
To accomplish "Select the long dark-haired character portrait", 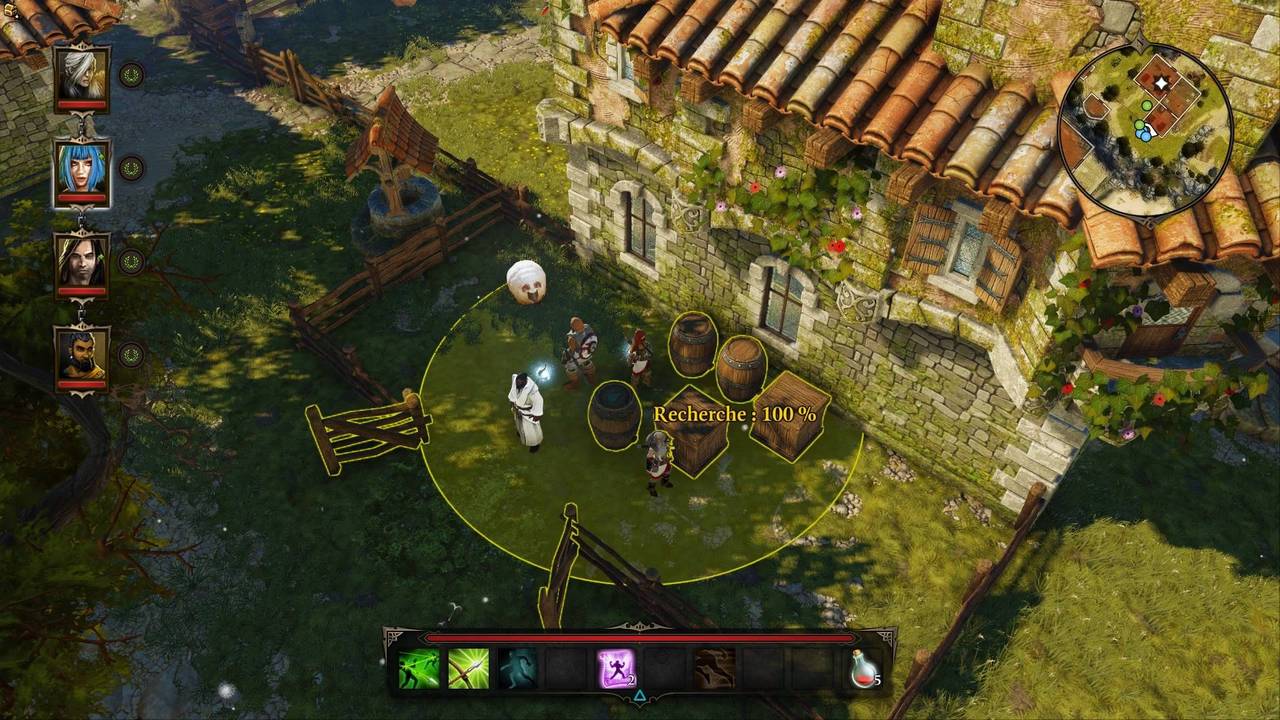I will (82, 261).
